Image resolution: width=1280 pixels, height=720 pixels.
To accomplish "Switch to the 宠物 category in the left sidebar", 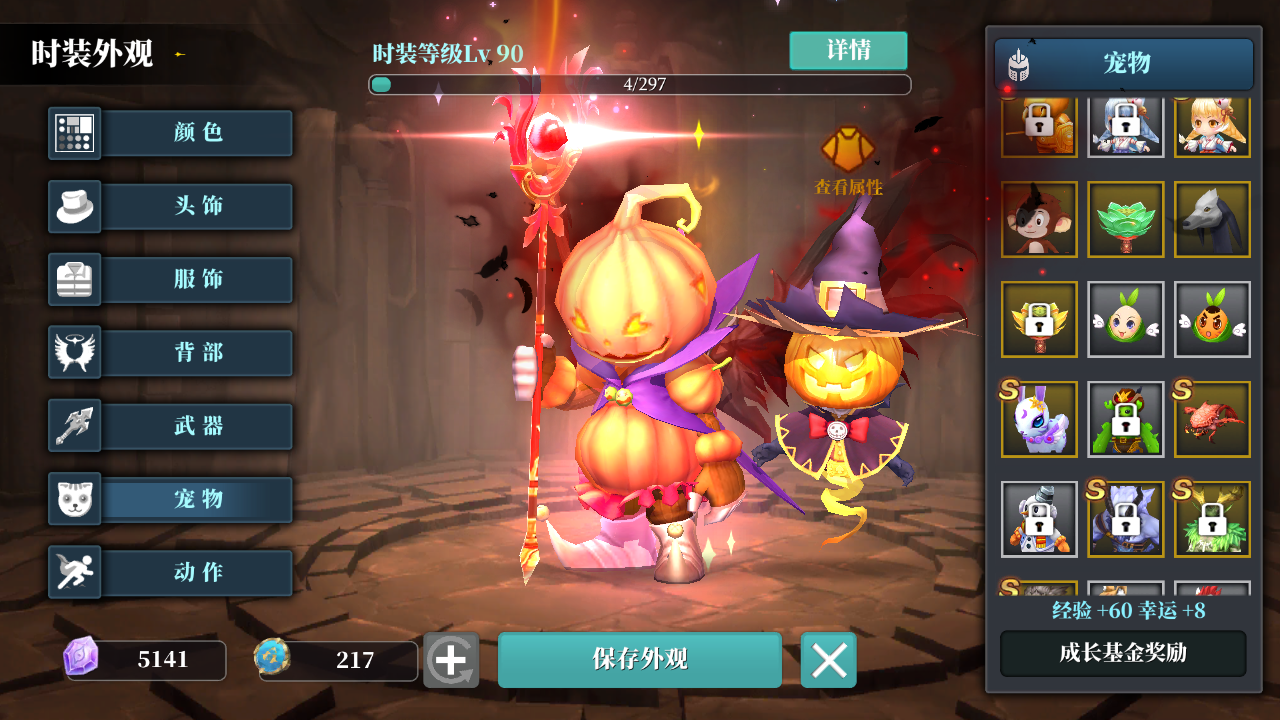I will 196,499.
